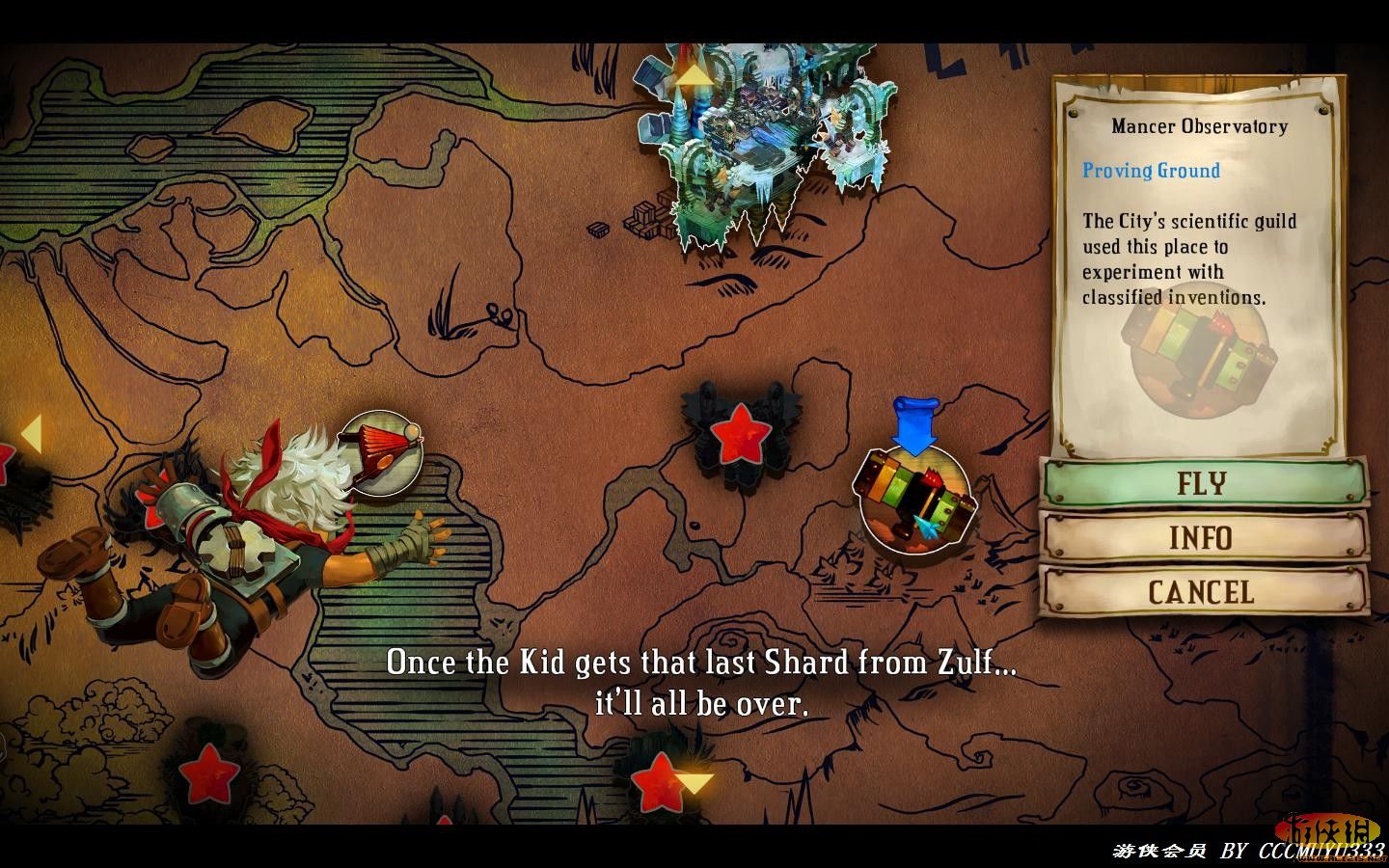The image size is (1389, 868).
Task: Move the map left with the yellow arrow
Action: point(31,434)
